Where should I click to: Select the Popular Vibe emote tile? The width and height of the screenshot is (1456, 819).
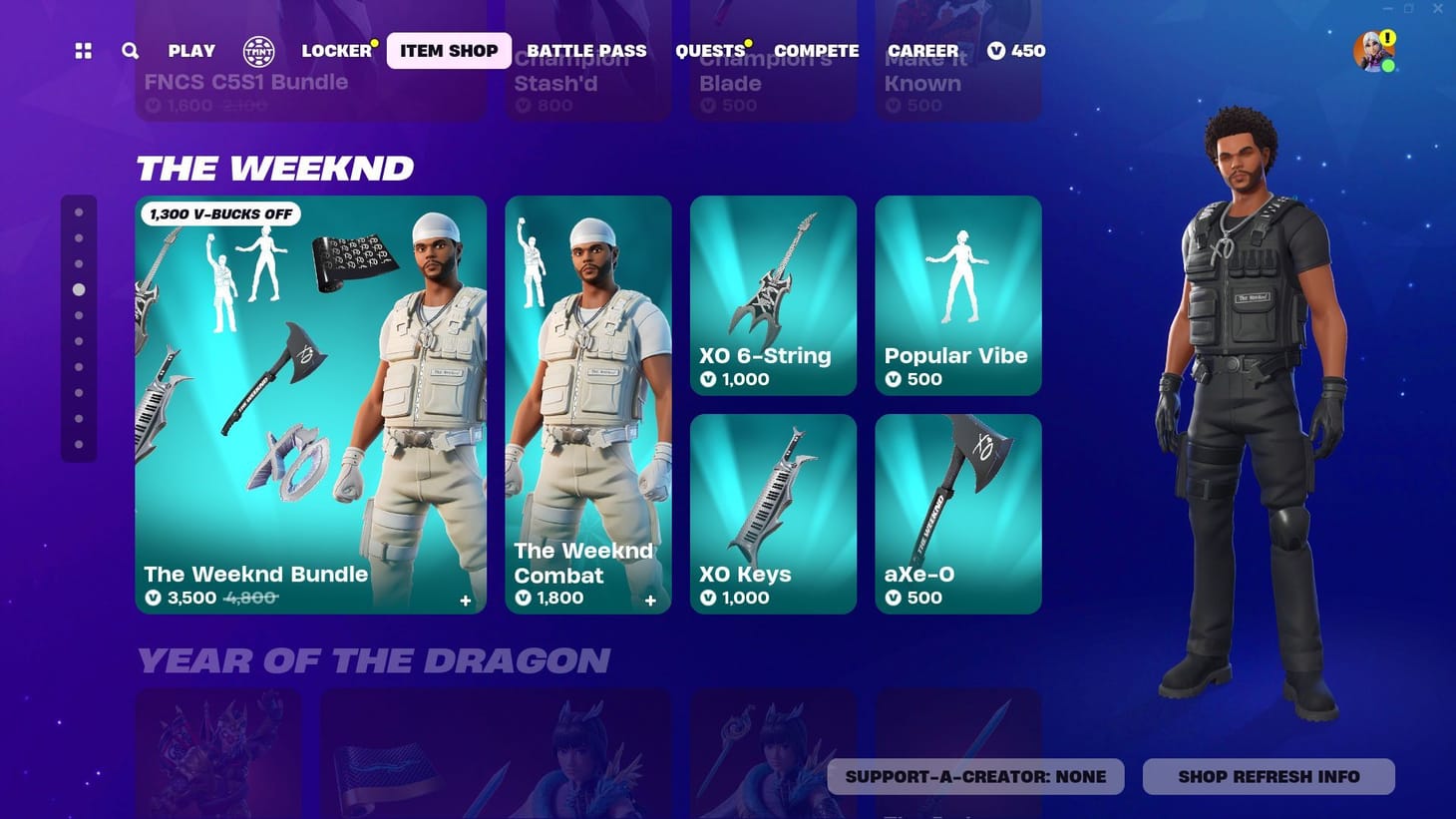[x=957, y=294]
